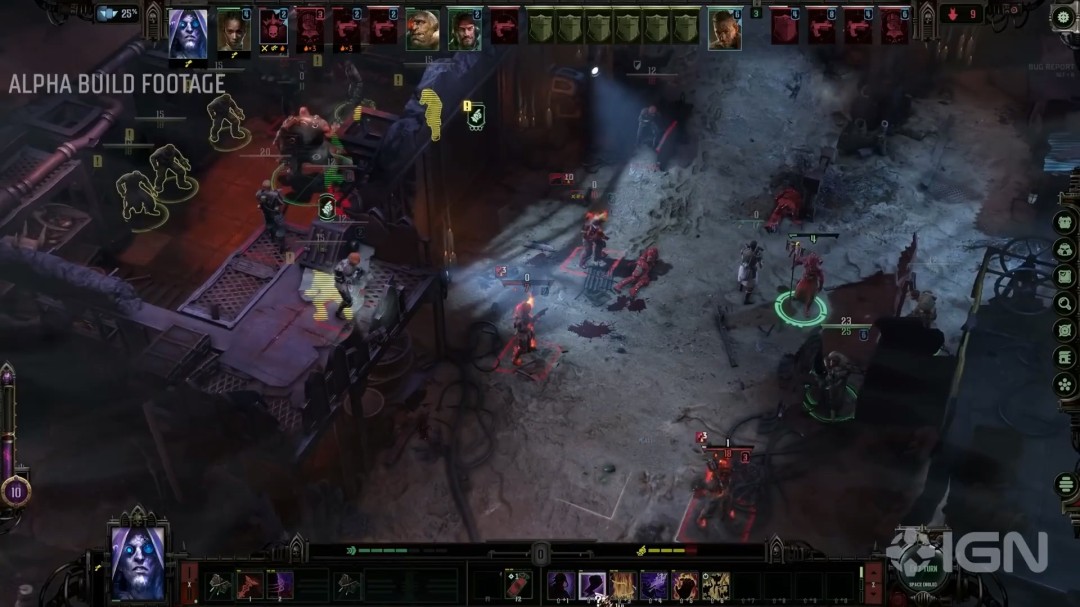Select the dark-skinned woman's turn order portrait
Image resolution: width=1080 pixels, height=607 pixels.
(233, 29)
